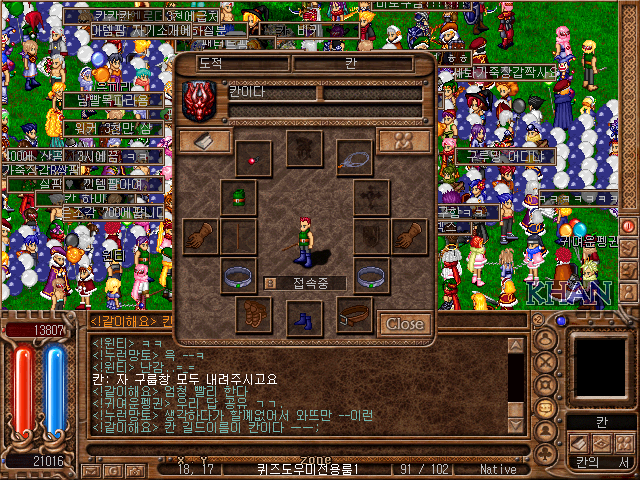Image resolution: width=640 pixels, height=480 pixels.
Task: Select the red gem earring slot
Action: click(x=254, y=158)
